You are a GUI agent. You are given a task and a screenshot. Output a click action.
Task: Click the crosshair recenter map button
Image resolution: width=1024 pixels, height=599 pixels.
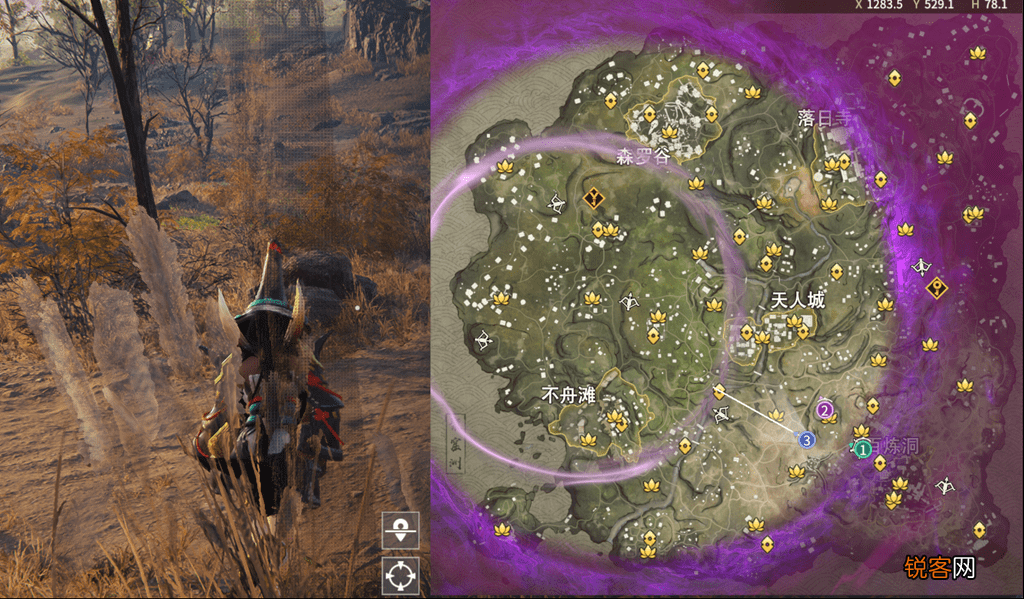click(400, 575)
